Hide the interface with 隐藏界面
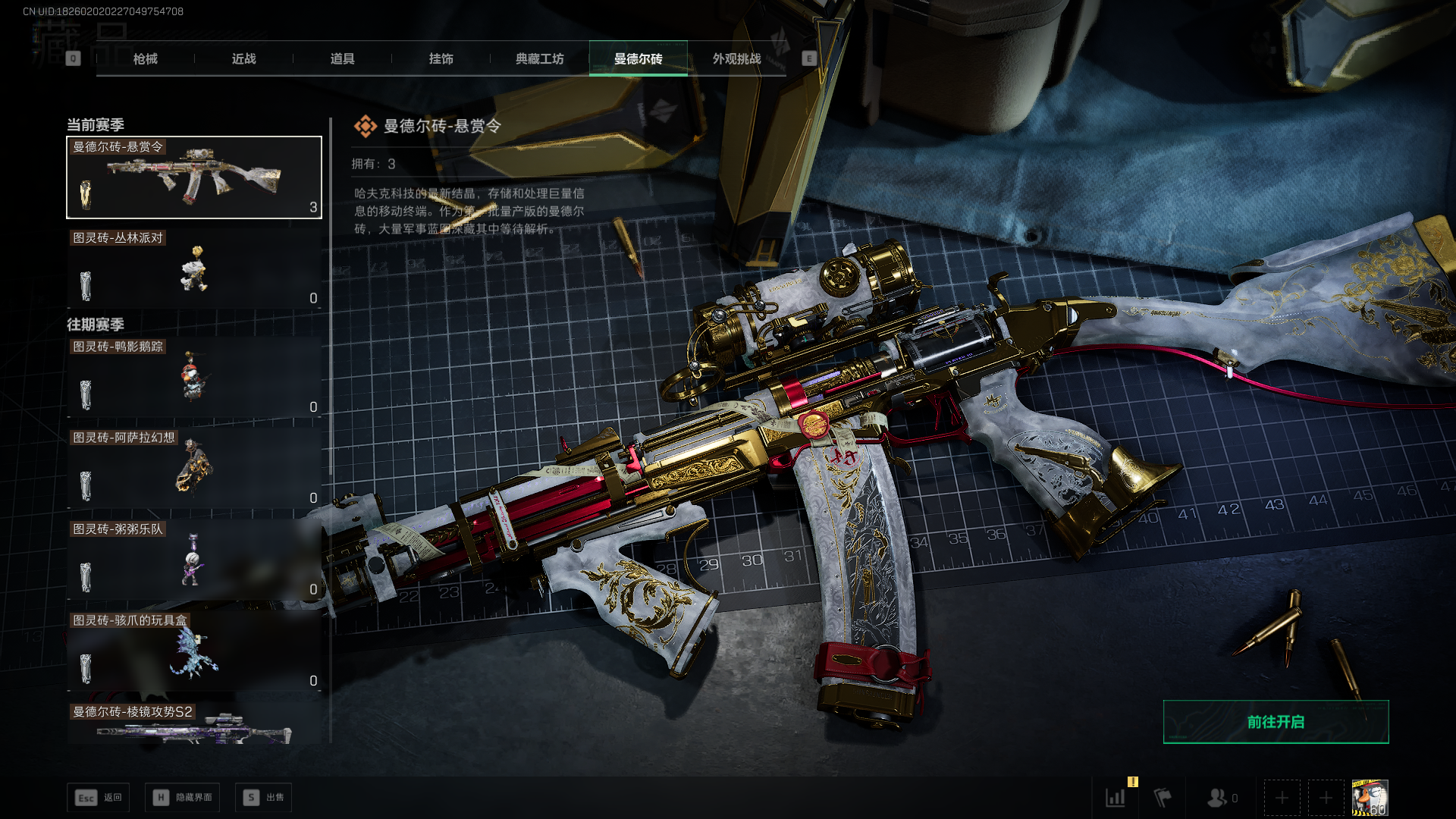 point(183,797)
